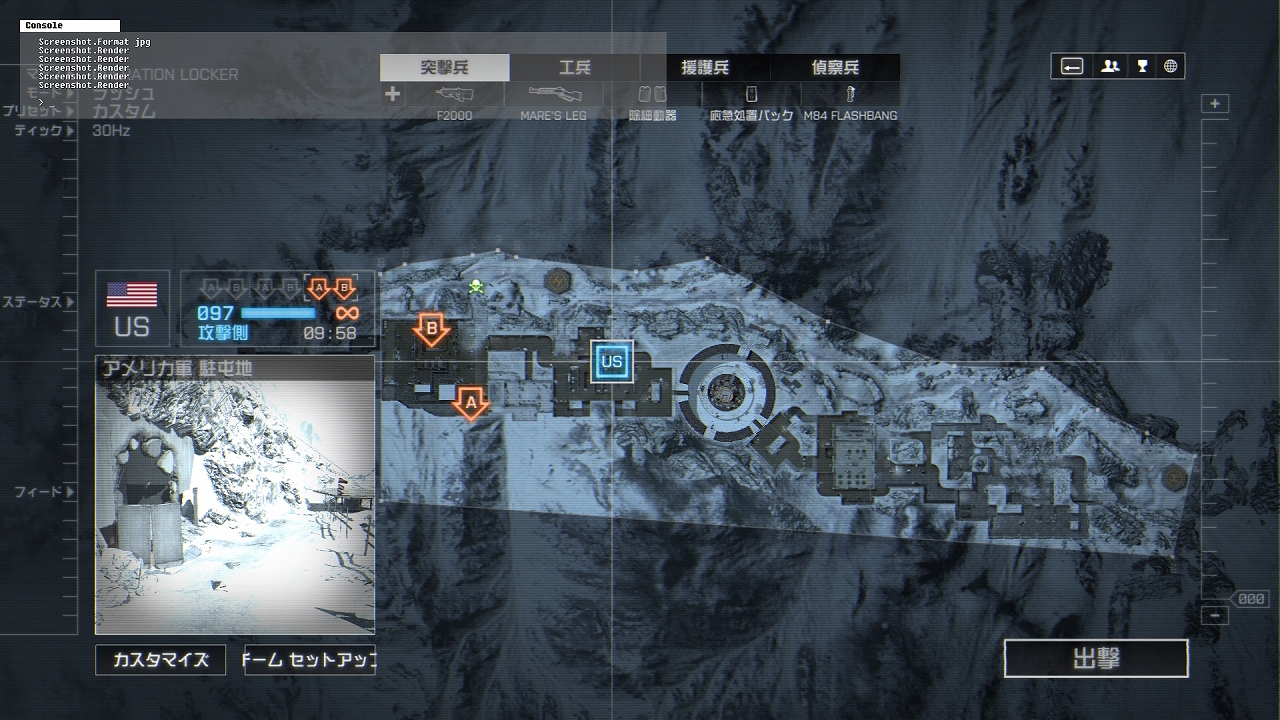Switch to the 工兵 engineer class

(575, 68)
